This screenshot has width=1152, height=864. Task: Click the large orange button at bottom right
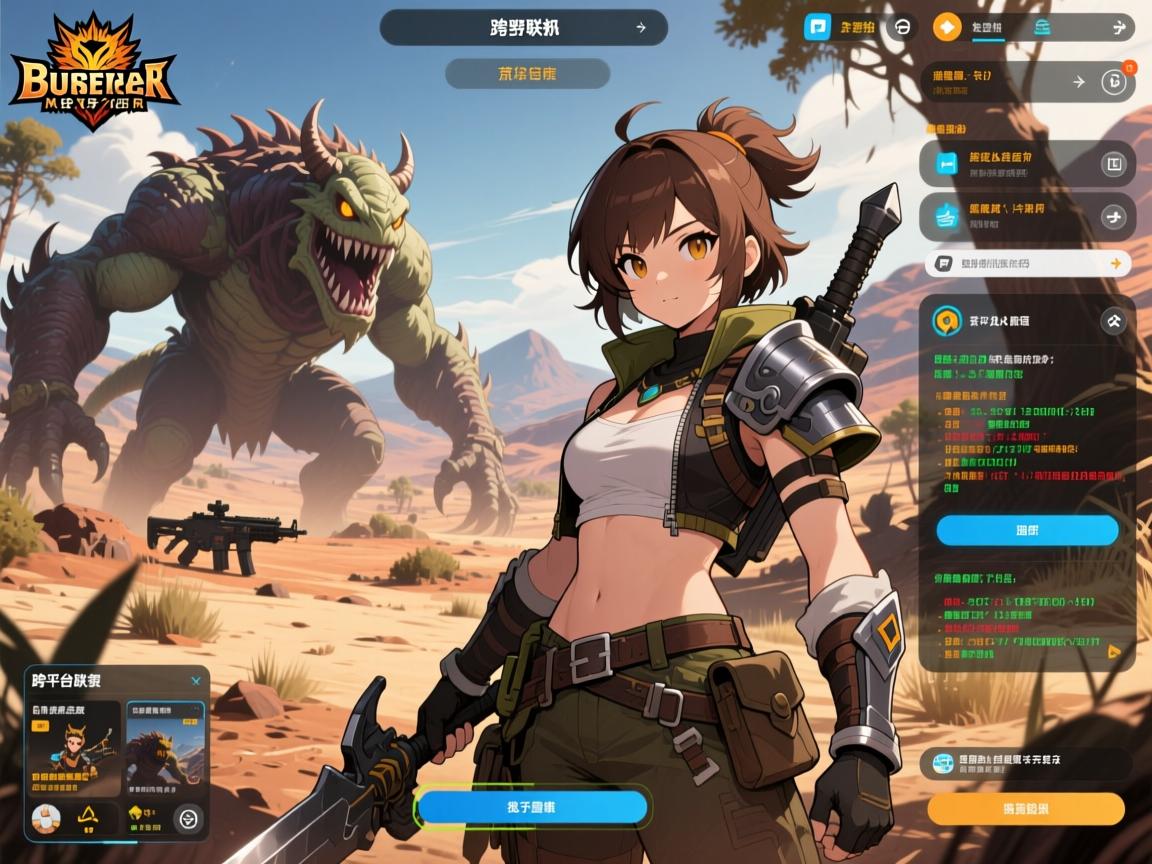point(1026,808)
